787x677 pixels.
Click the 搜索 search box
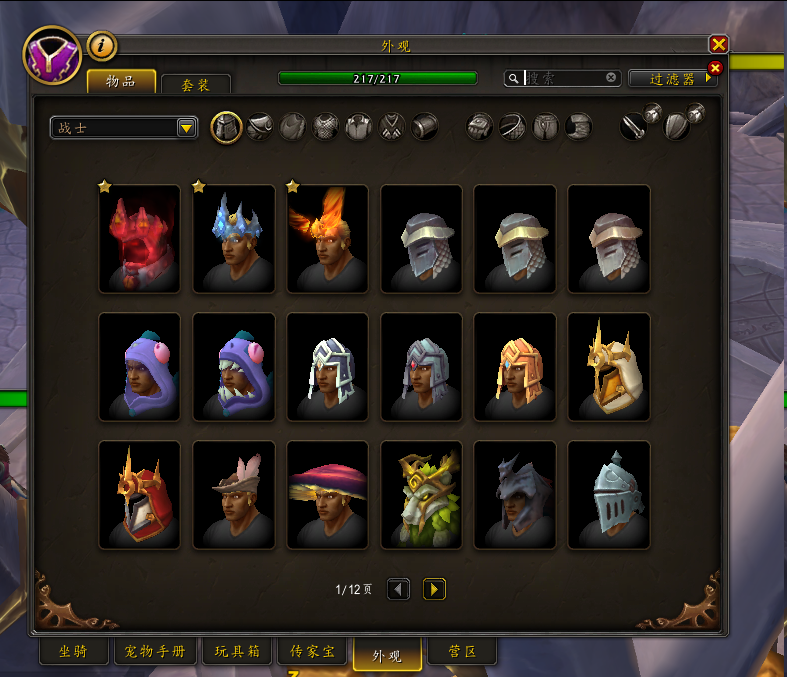click(x=565, y=78)
